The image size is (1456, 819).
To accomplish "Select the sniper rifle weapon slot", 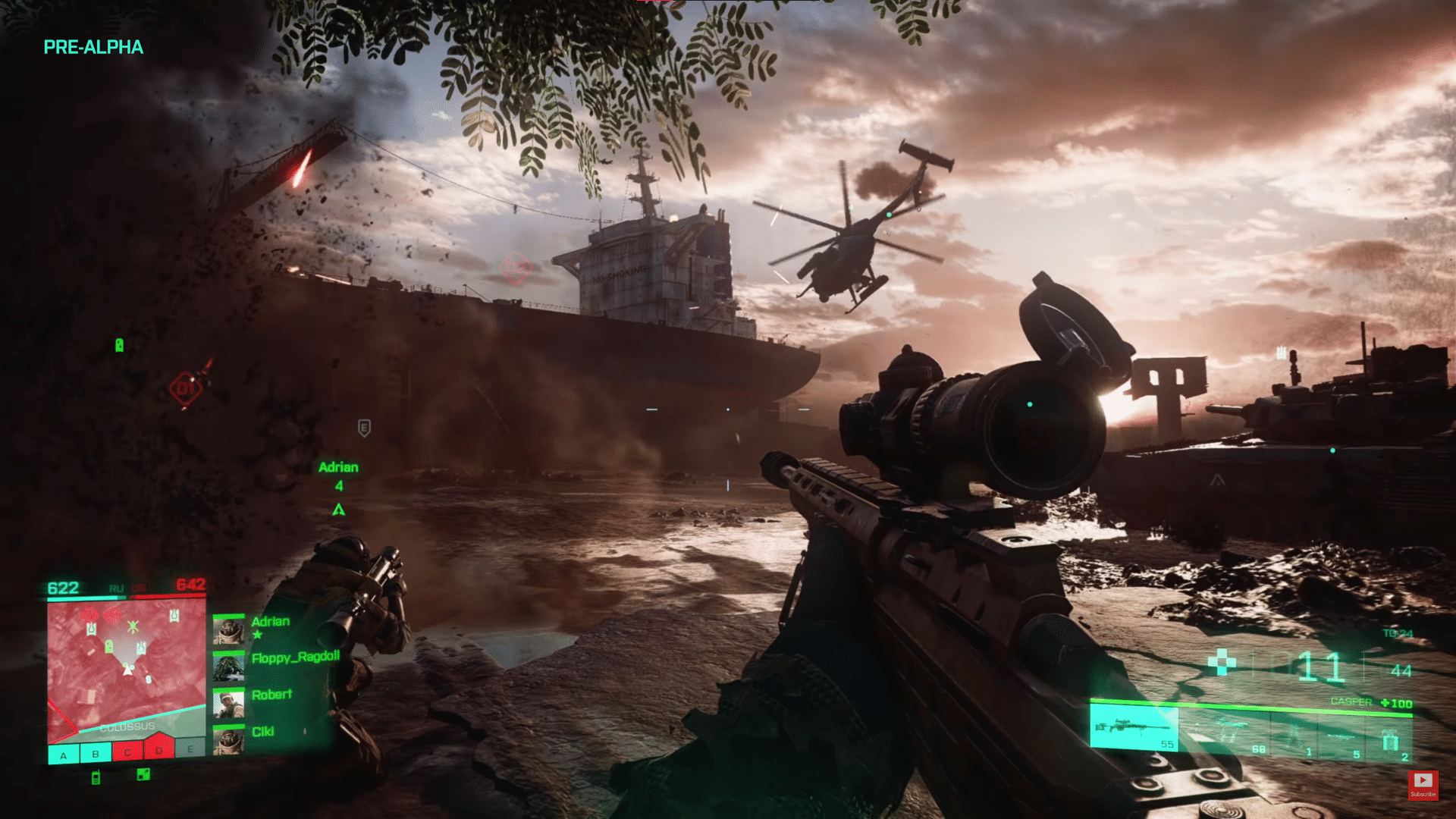I will tap(1134, 729).
